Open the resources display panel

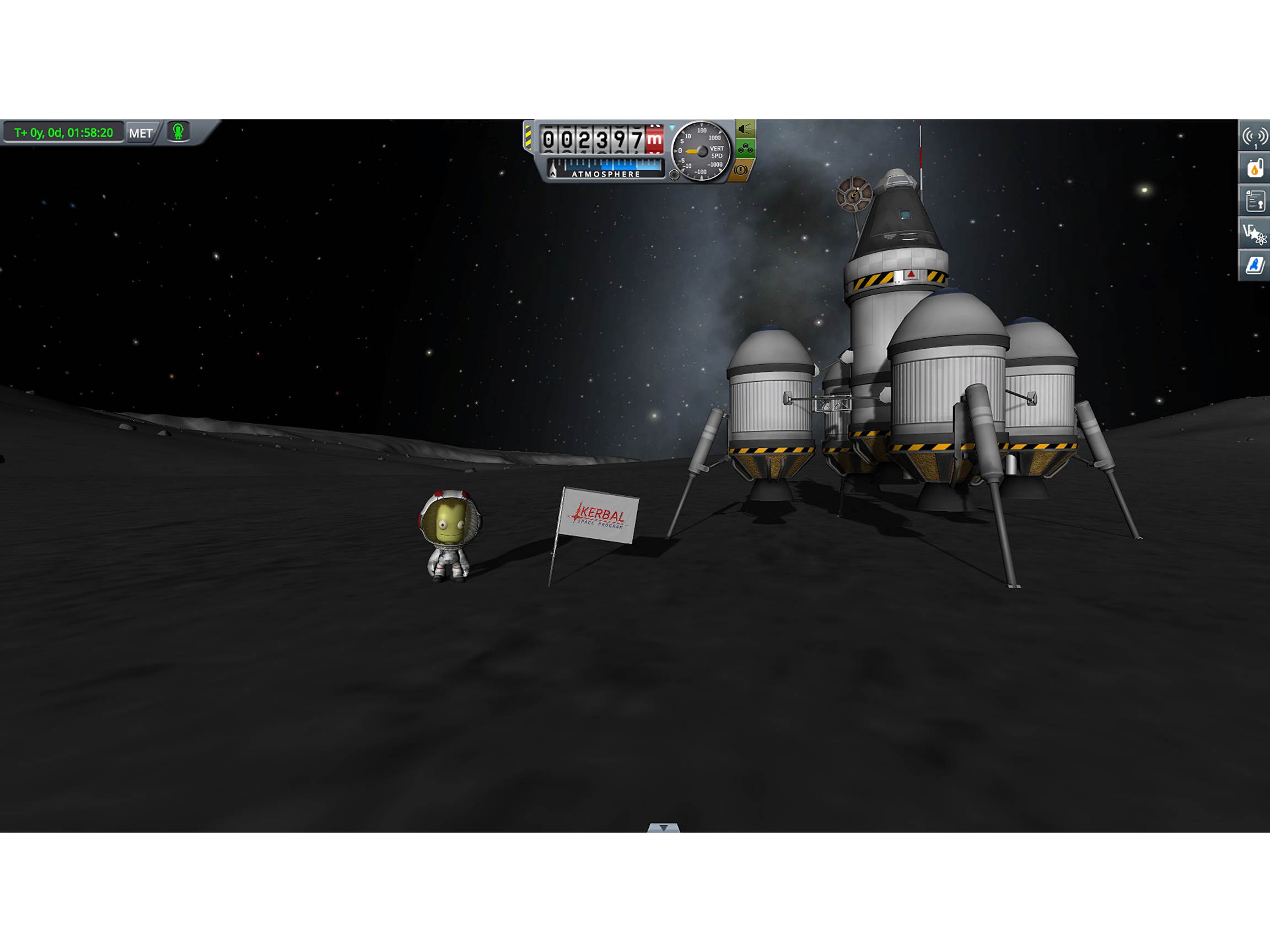[x=1255, y=168]
